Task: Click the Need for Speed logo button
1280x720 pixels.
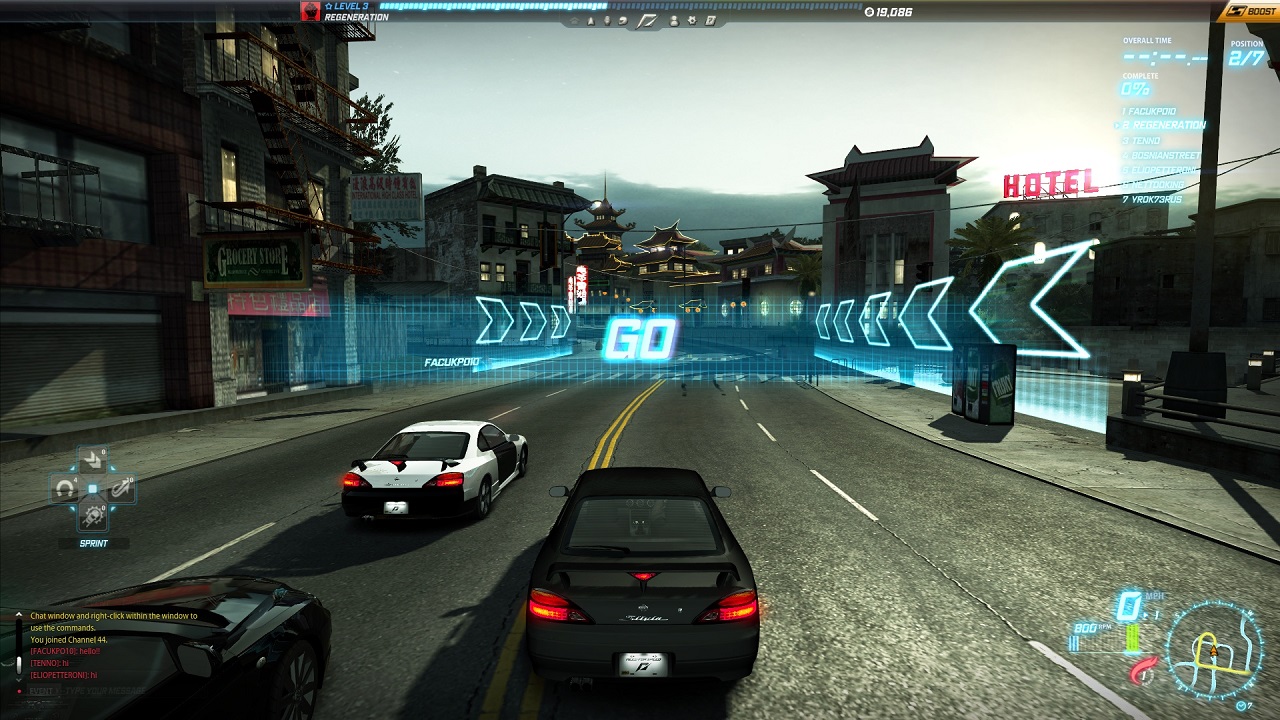Action: (647, 20)
